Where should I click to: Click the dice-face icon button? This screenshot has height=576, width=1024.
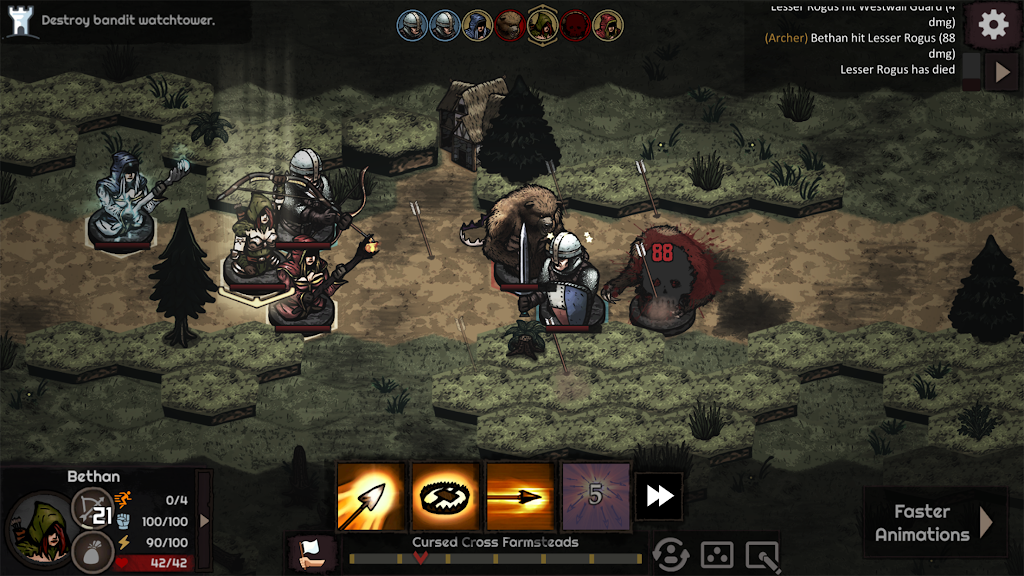717,554
